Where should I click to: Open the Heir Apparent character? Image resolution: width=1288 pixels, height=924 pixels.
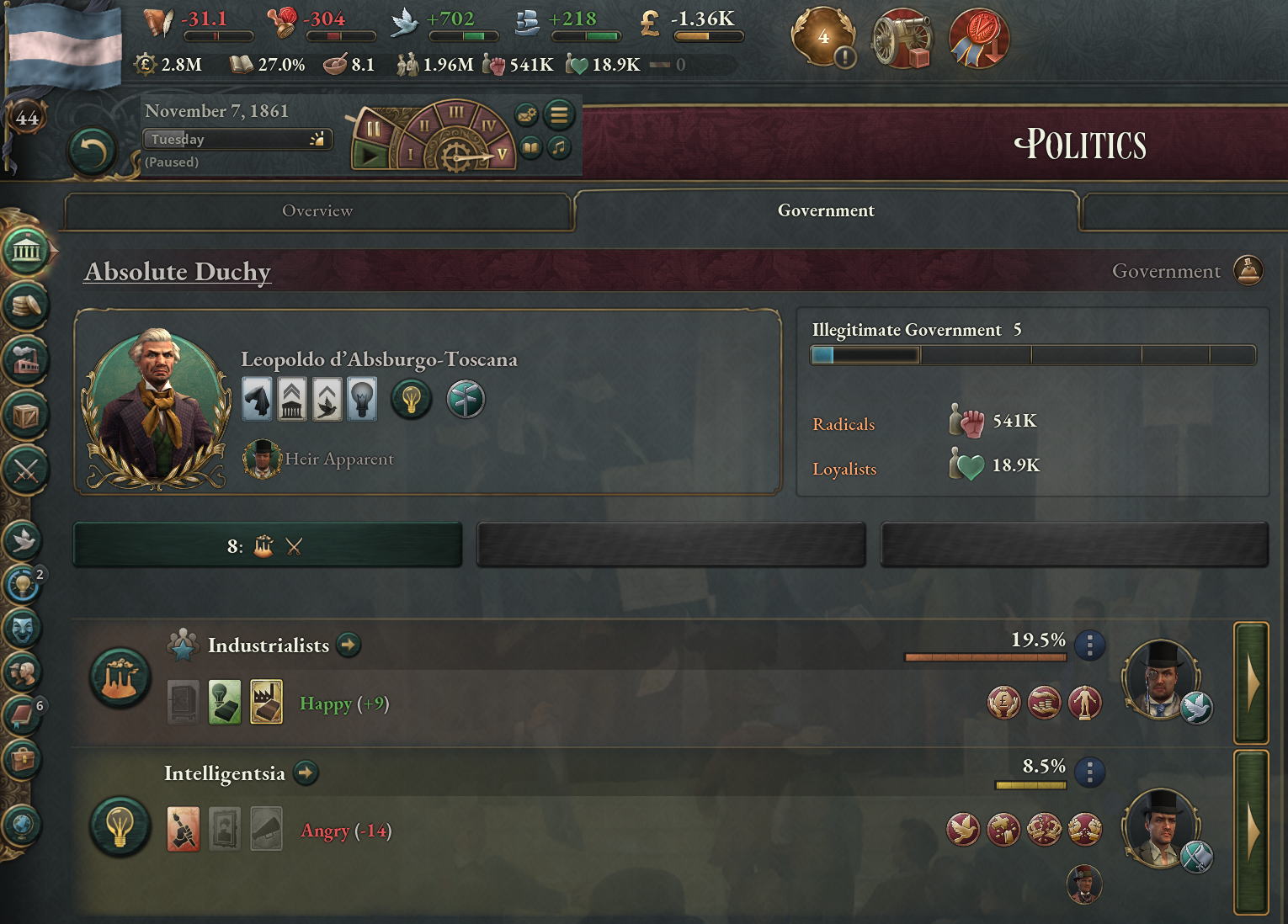262,459
